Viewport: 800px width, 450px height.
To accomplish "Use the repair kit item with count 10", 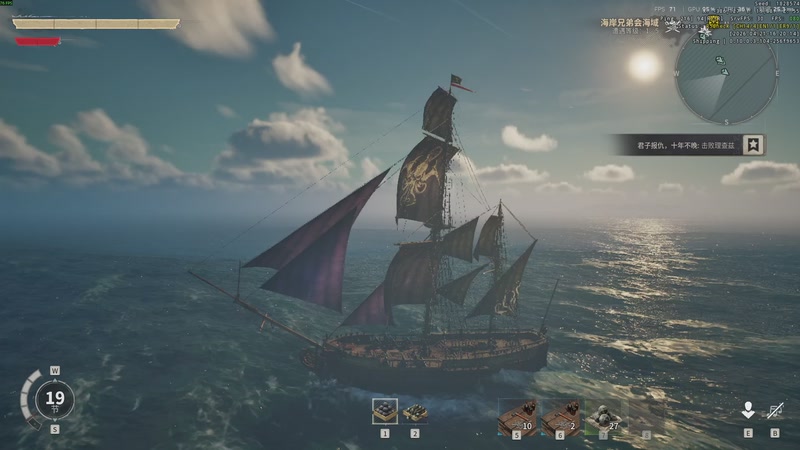I will (517, 416).
